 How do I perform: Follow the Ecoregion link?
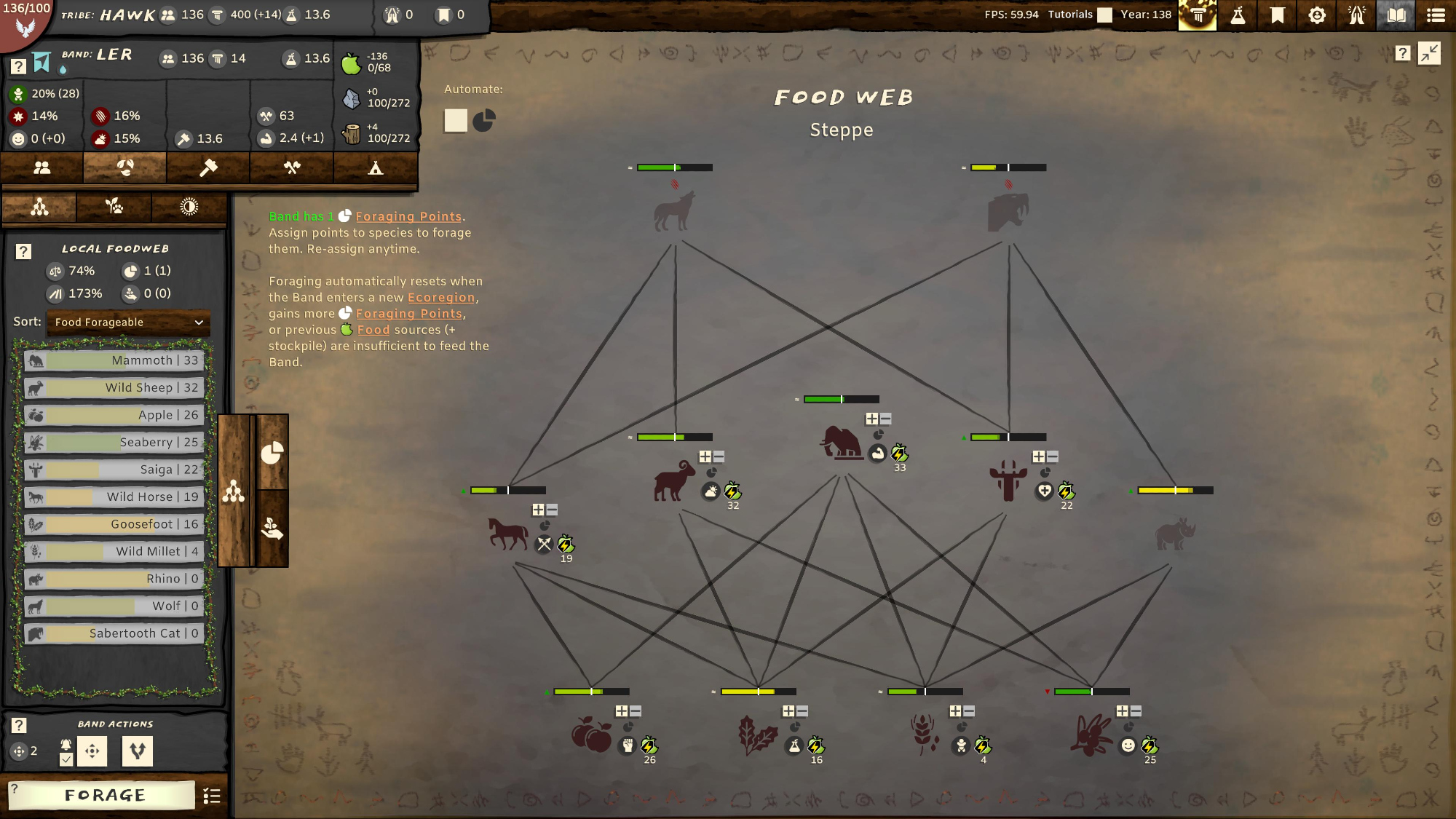coord(440,298)
